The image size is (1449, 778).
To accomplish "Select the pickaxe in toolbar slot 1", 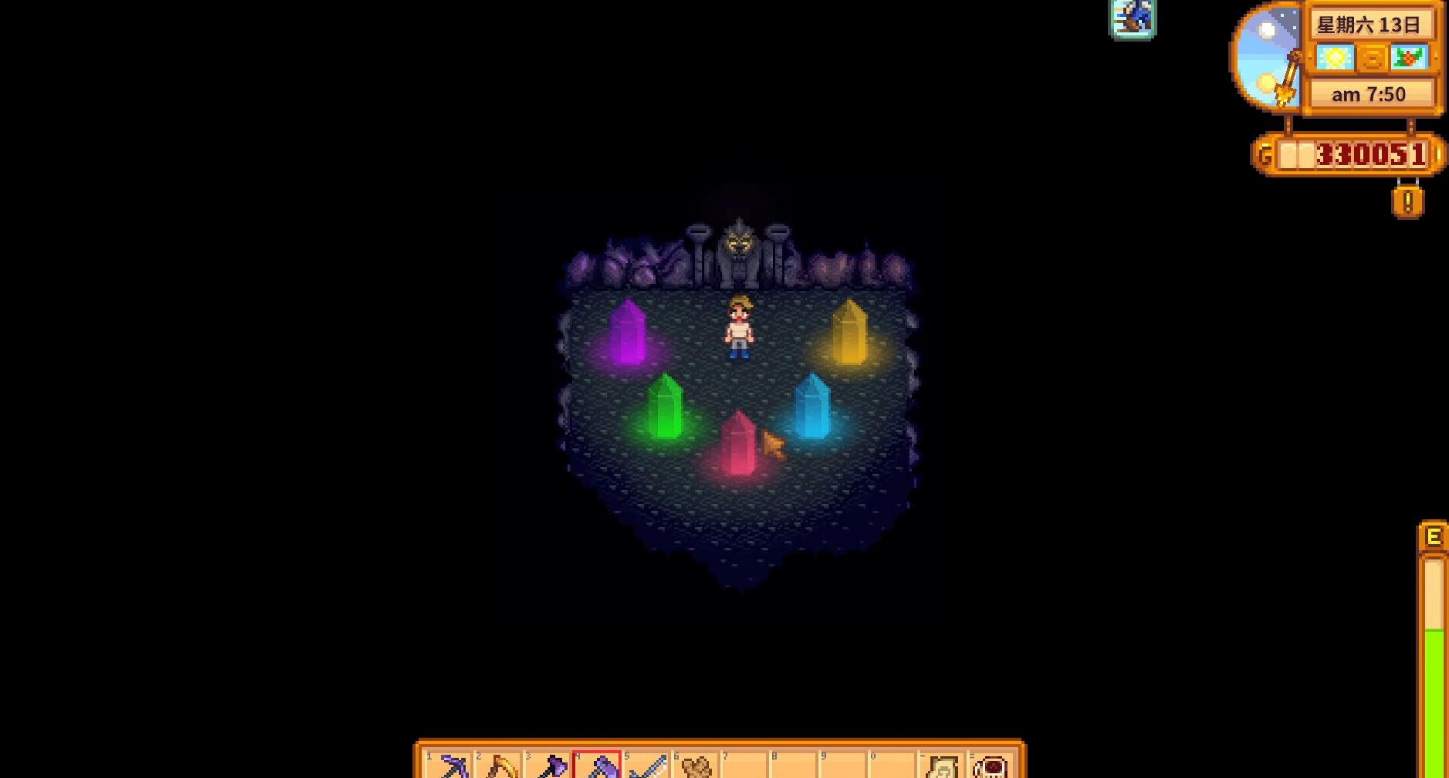I will (450, 765).
